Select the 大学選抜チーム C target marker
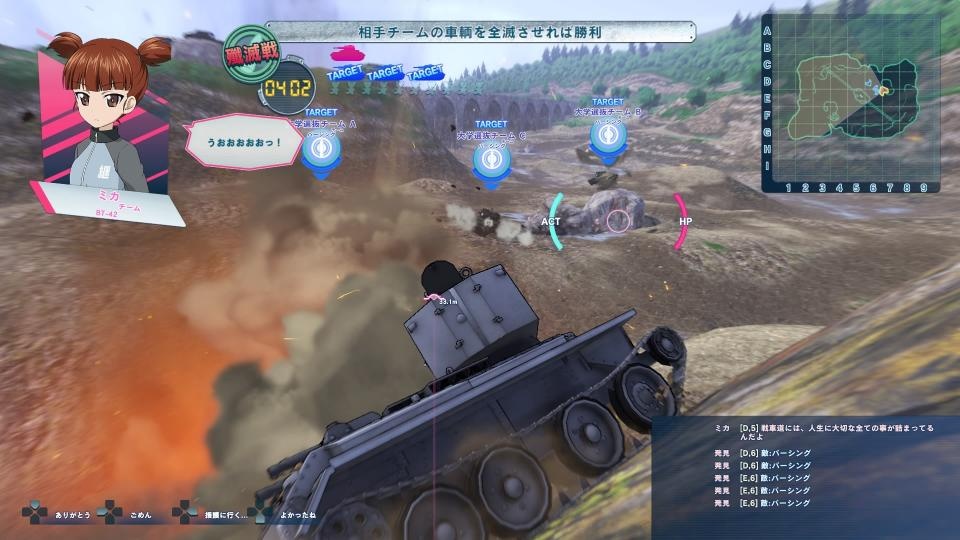The image size is (960, 540). [x=491, y=164]
